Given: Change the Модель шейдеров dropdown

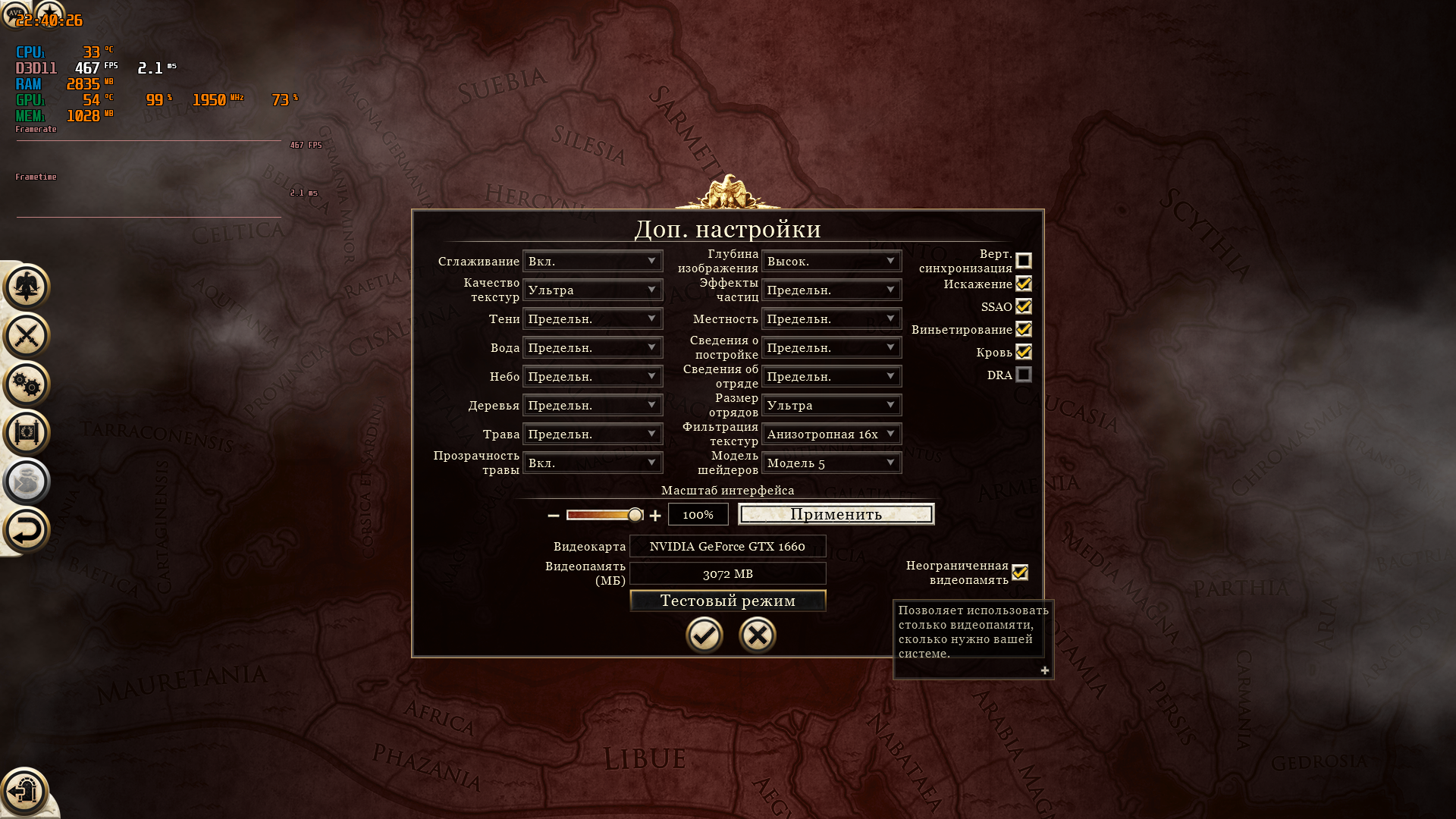Looking at the screenshot, I should pyautogui.click(x=831, y=463).
